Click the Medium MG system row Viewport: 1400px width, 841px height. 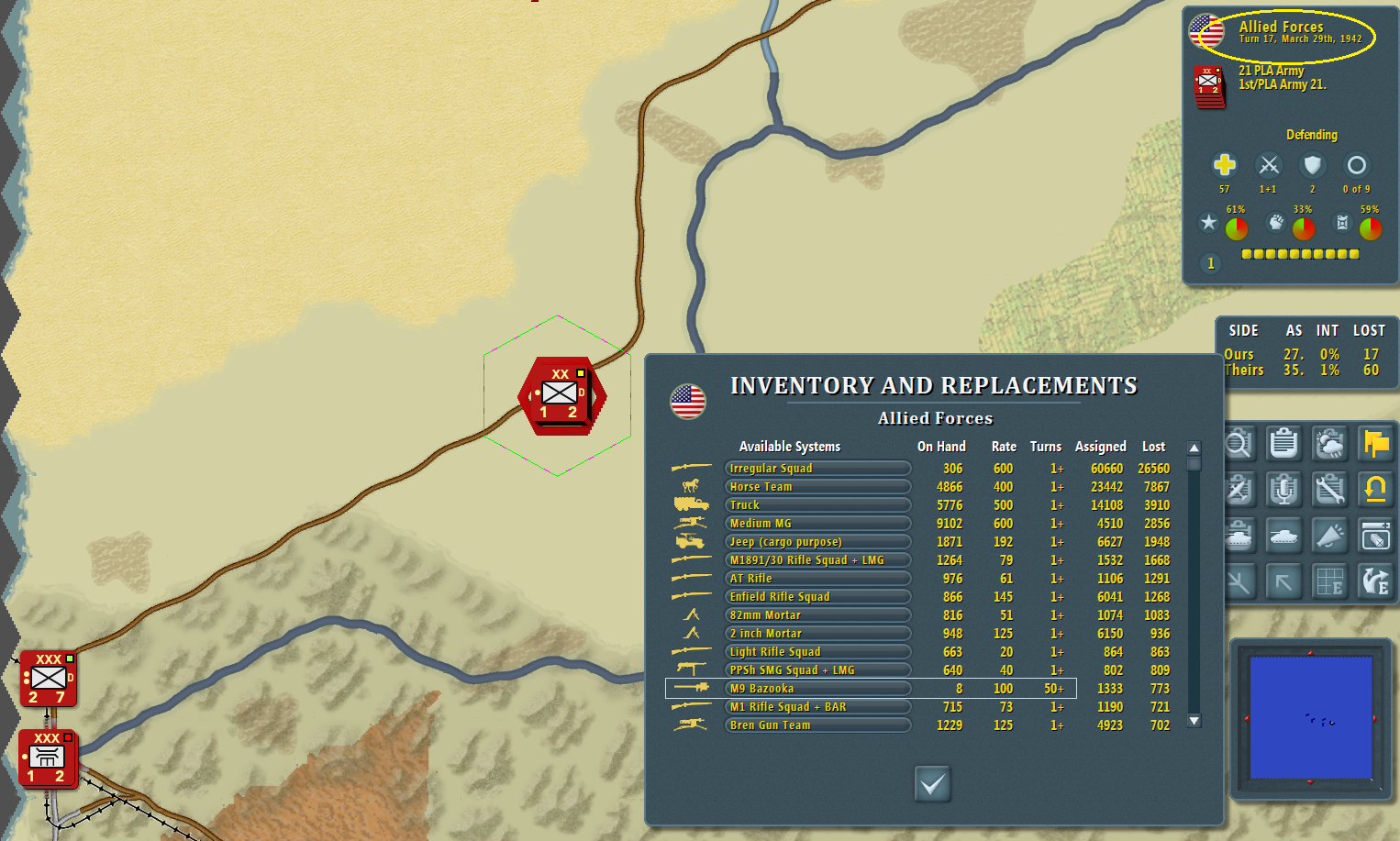[x=817, y=524]
